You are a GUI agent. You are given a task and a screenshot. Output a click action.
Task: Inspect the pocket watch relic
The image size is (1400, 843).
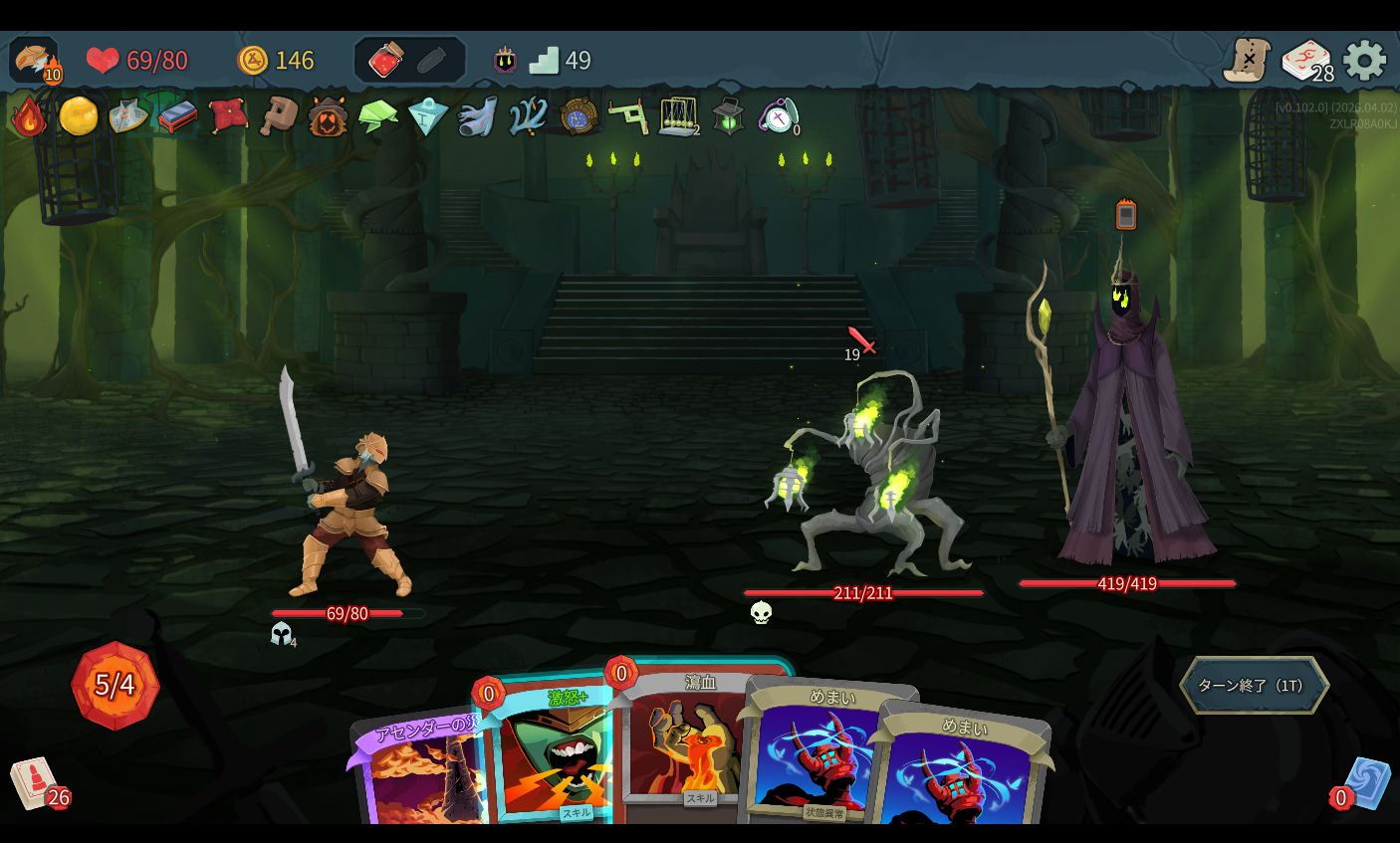(778, 116)
